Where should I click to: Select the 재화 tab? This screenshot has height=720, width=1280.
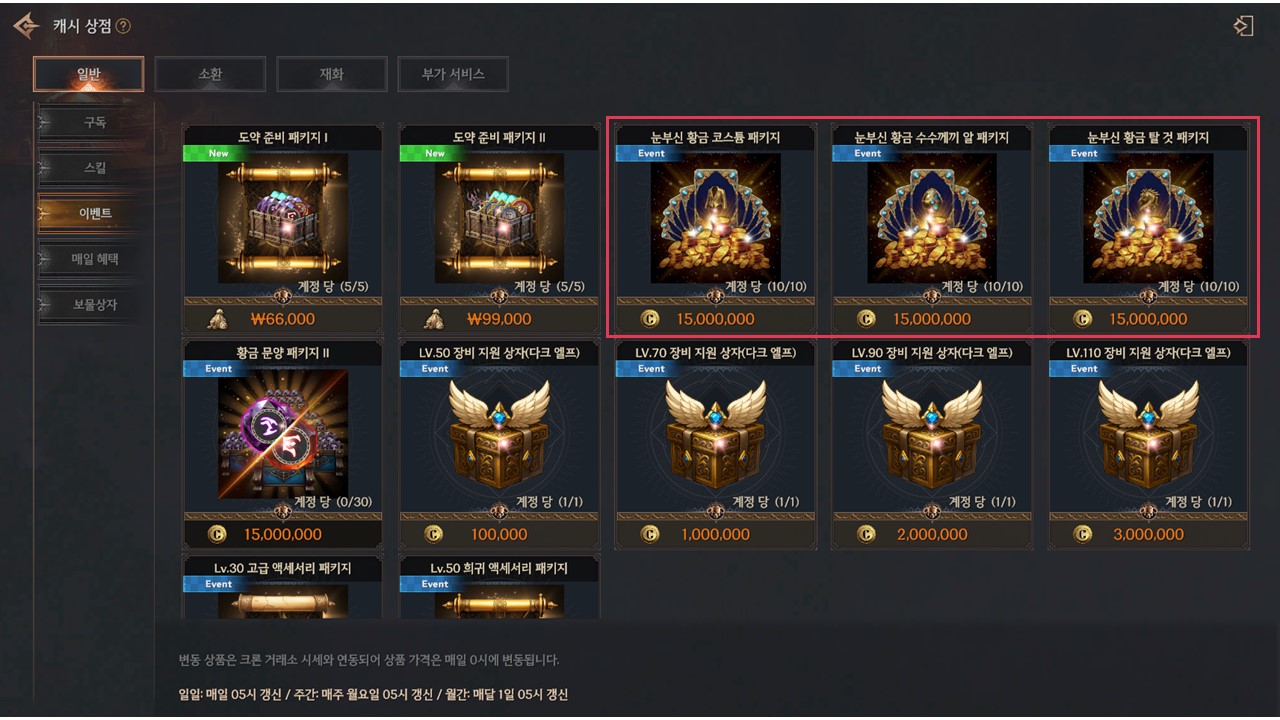[332, 74]
